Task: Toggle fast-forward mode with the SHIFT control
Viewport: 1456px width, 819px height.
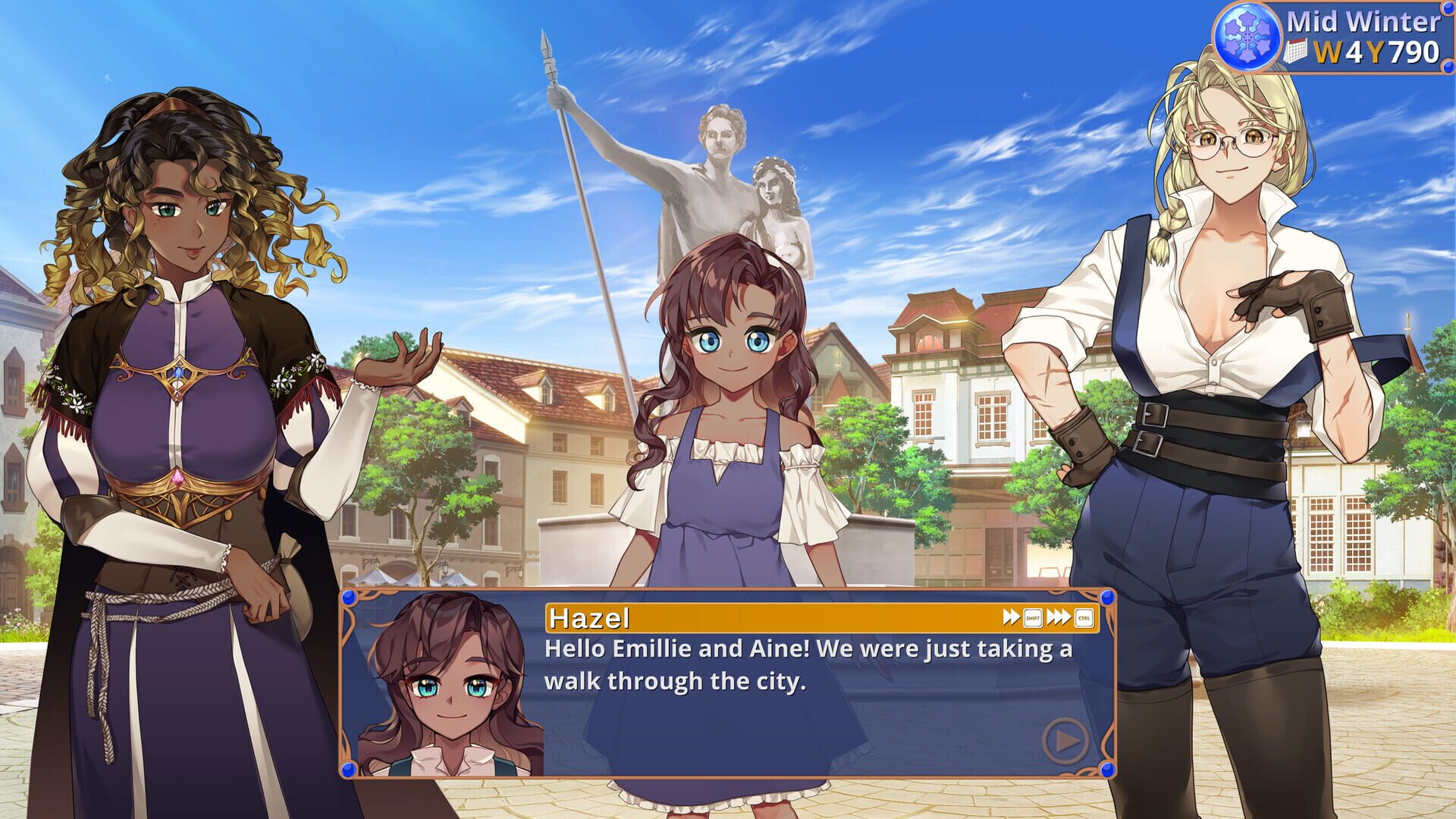Action: [x=1032, y=617]
